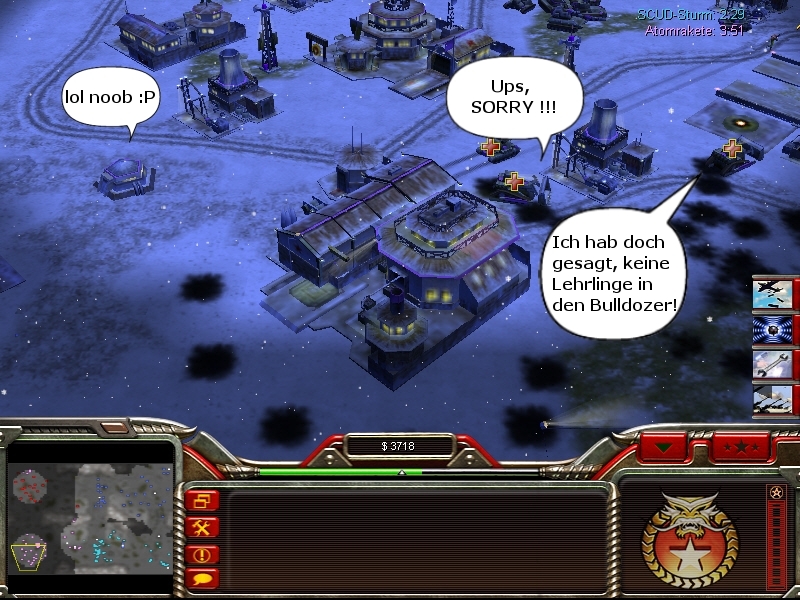Click the exclamation mark beacon button
This screenshot has width=800, height=600.
204,553
